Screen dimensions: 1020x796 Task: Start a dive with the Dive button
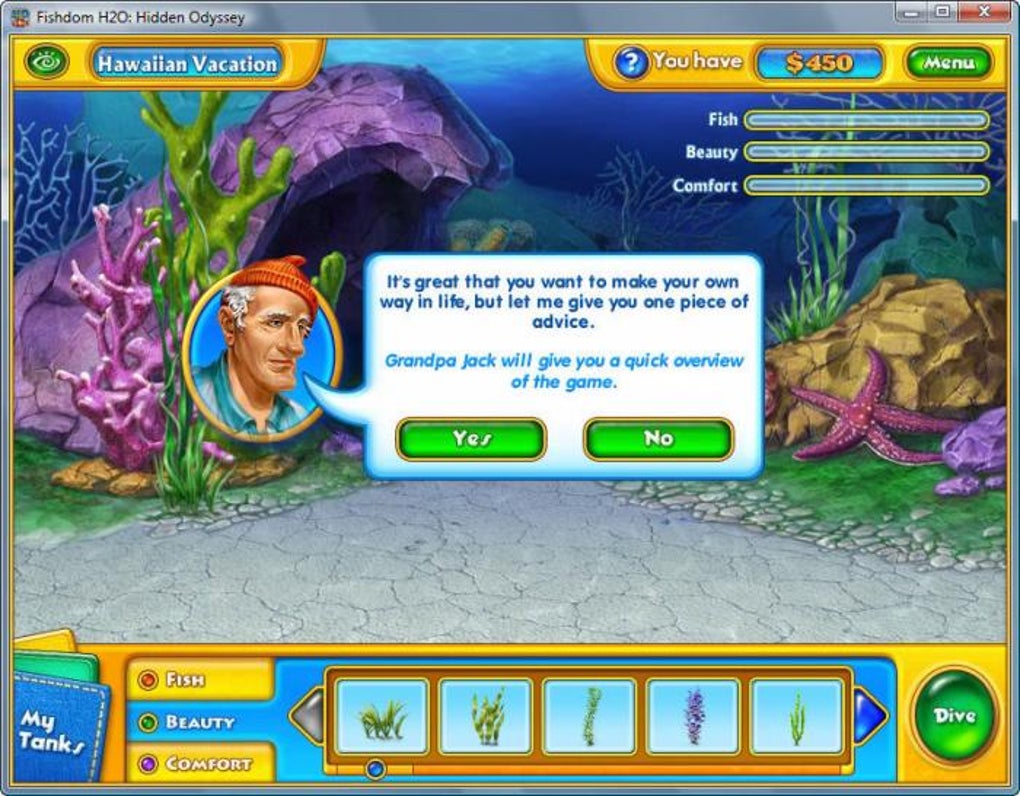[954, 715]
